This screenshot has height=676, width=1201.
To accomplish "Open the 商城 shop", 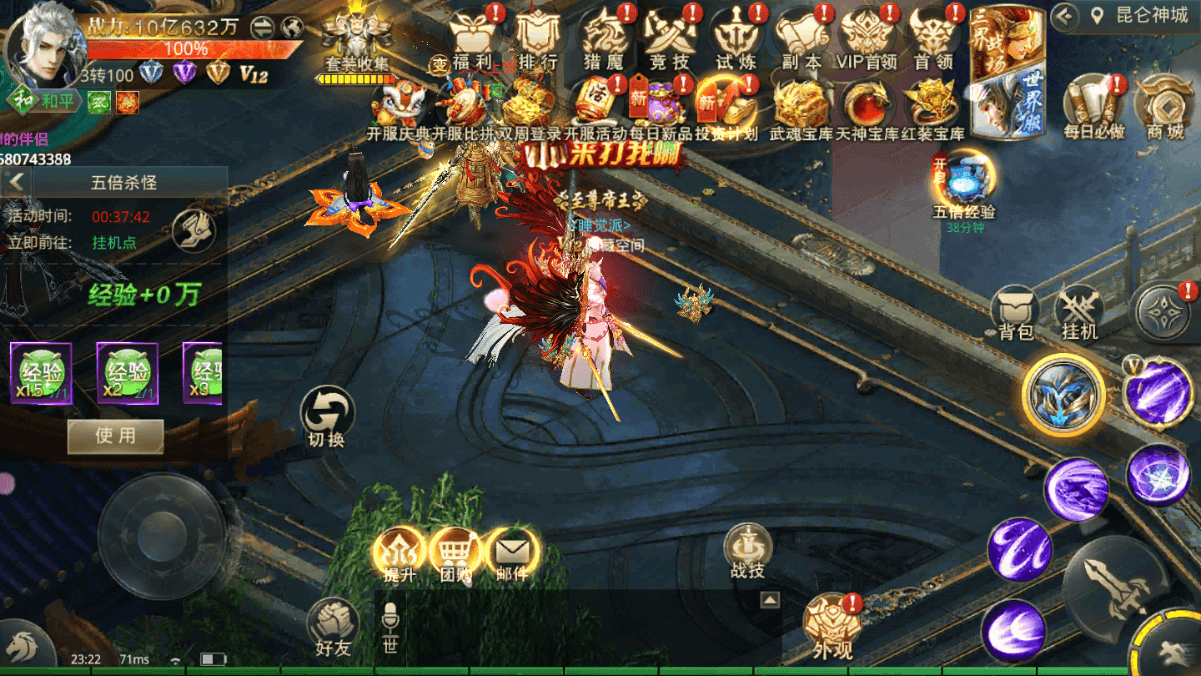I will (1163, 108).
